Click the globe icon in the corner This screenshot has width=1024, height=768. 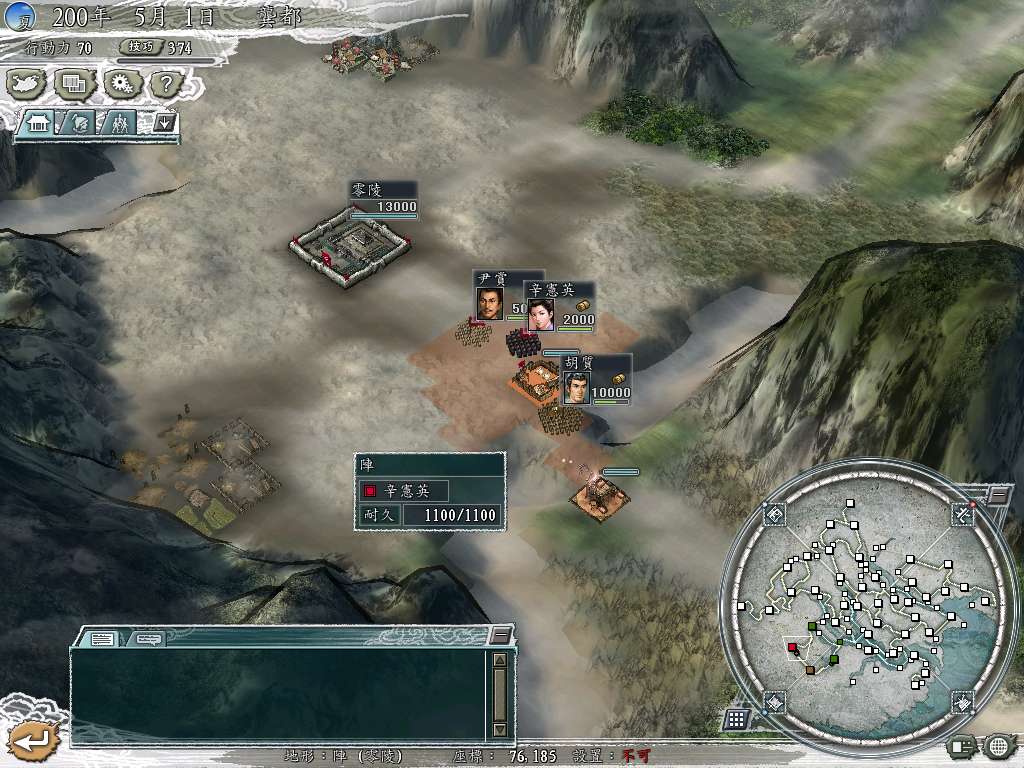pyautogui.click(x=999, y=745)
